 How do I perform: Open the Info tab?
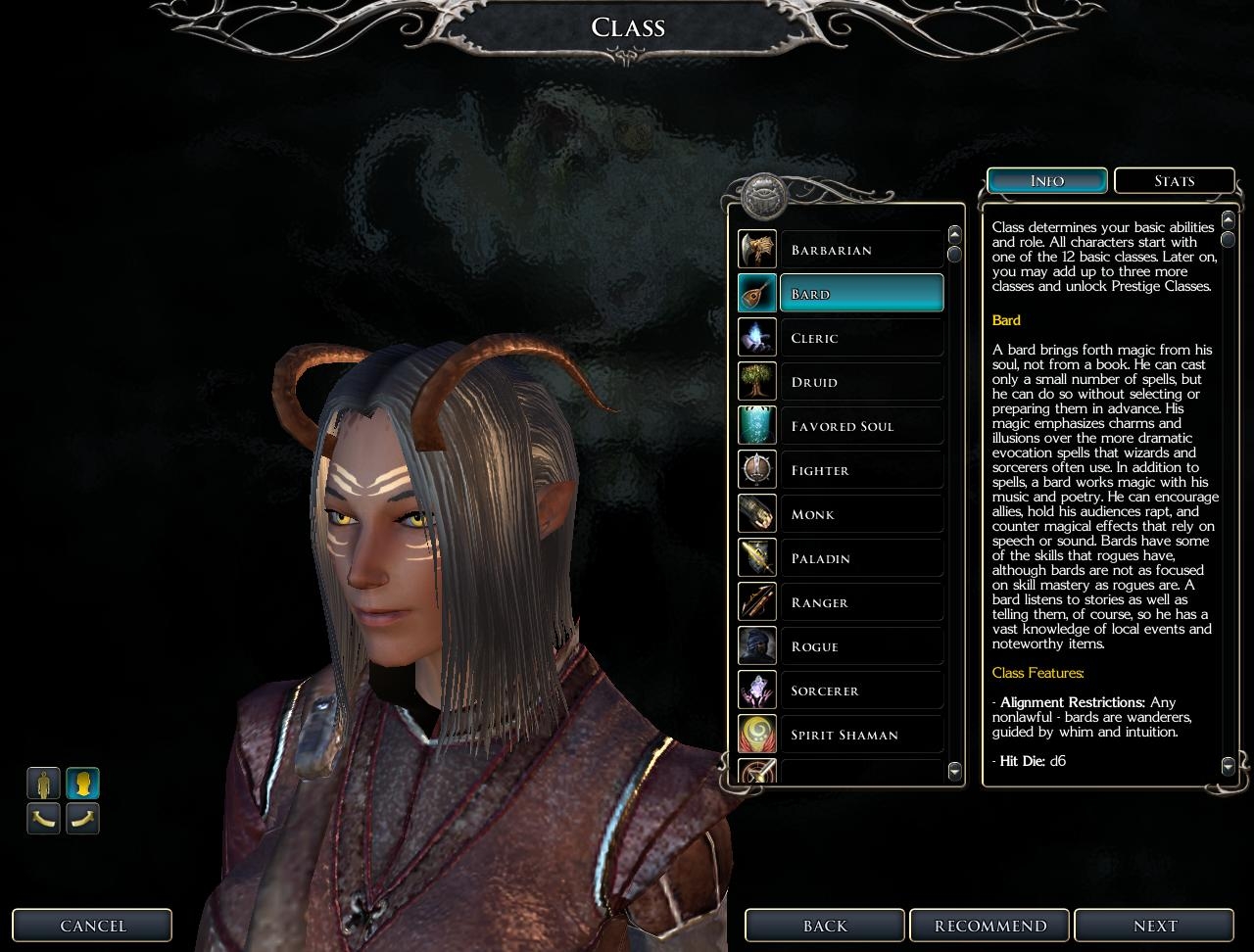tap(1047, 181)
